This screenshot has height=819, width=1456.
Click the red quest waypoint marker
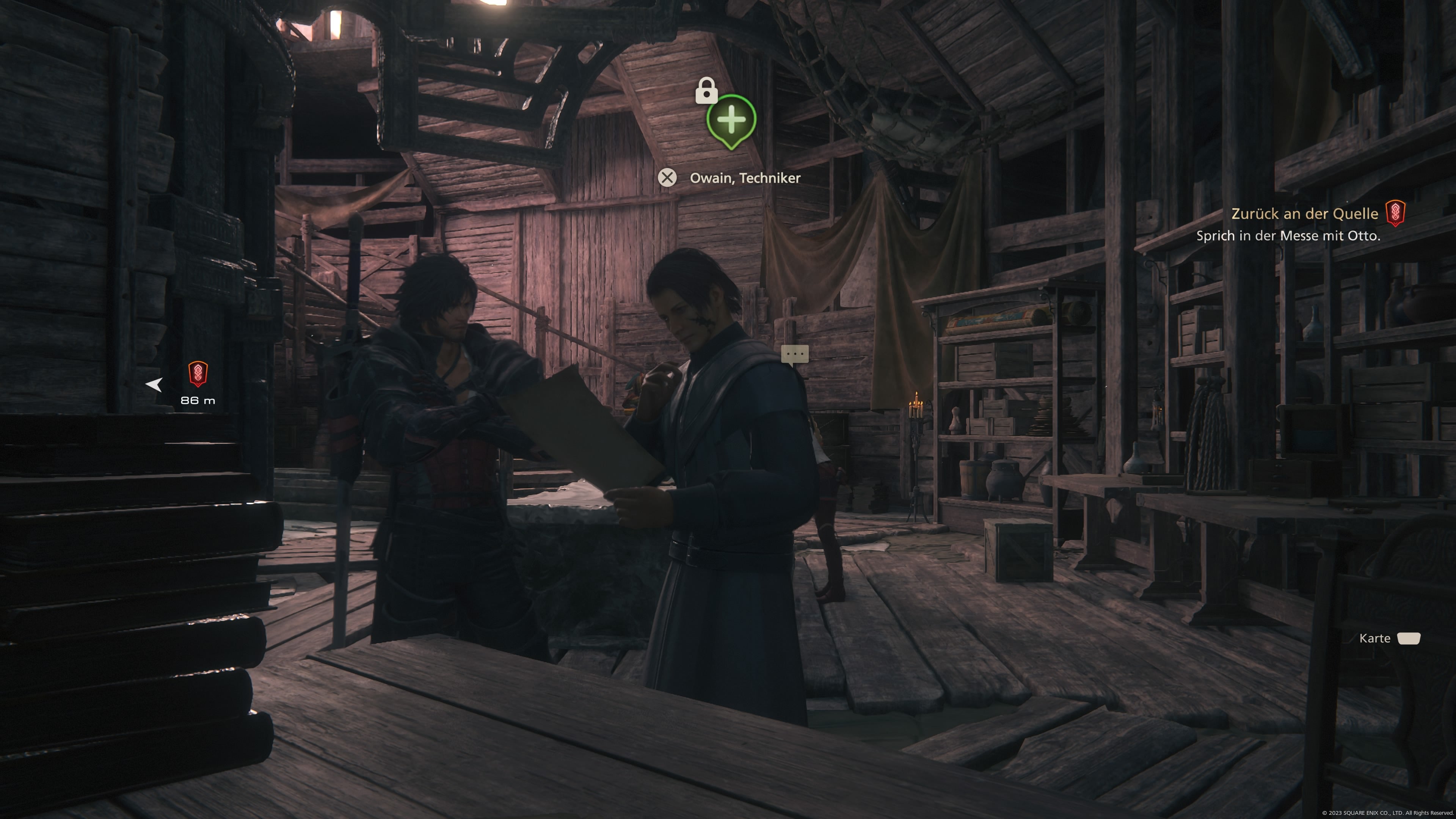click(x=198, y=374)
